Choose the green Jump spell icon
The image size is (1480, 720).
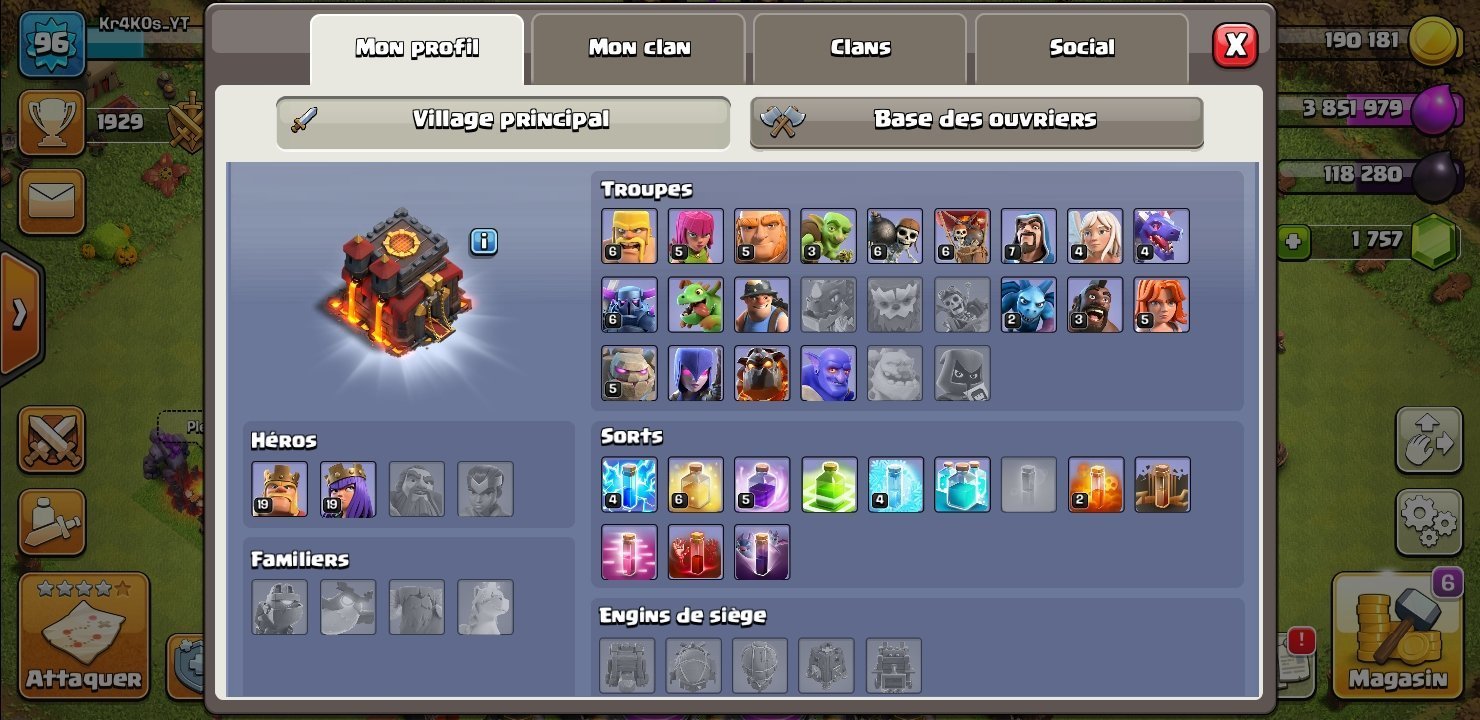pyautogui.click(x=830, y=485)
